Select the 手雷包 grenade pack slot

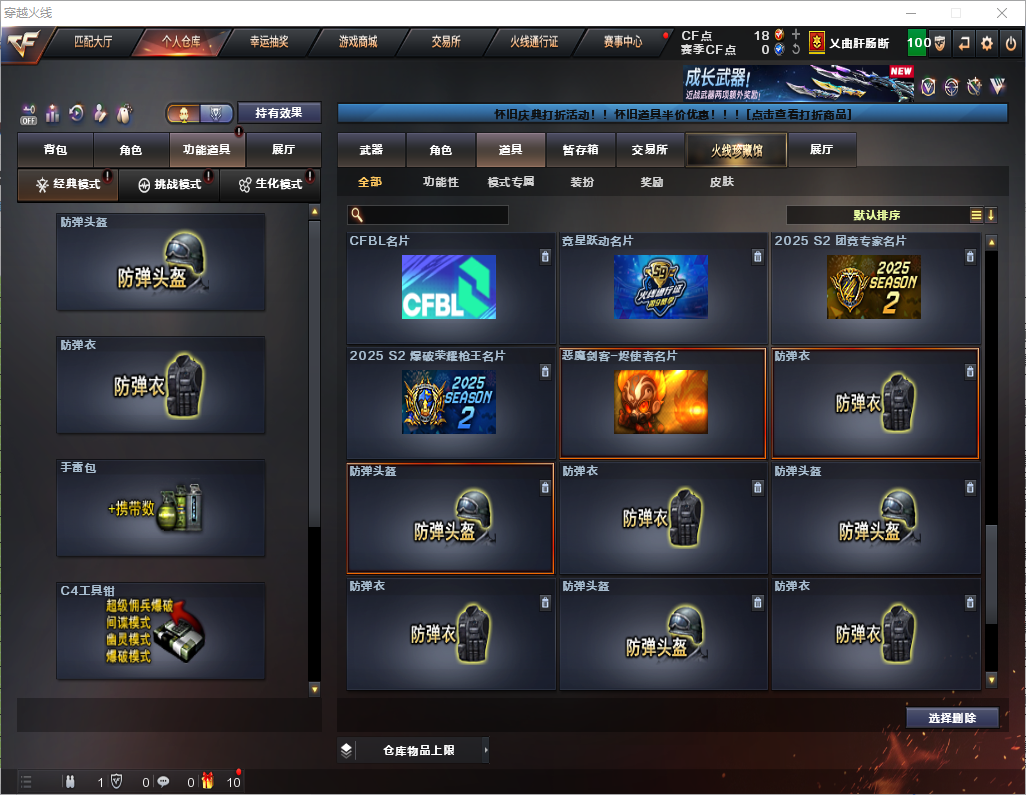click(161, 510)
